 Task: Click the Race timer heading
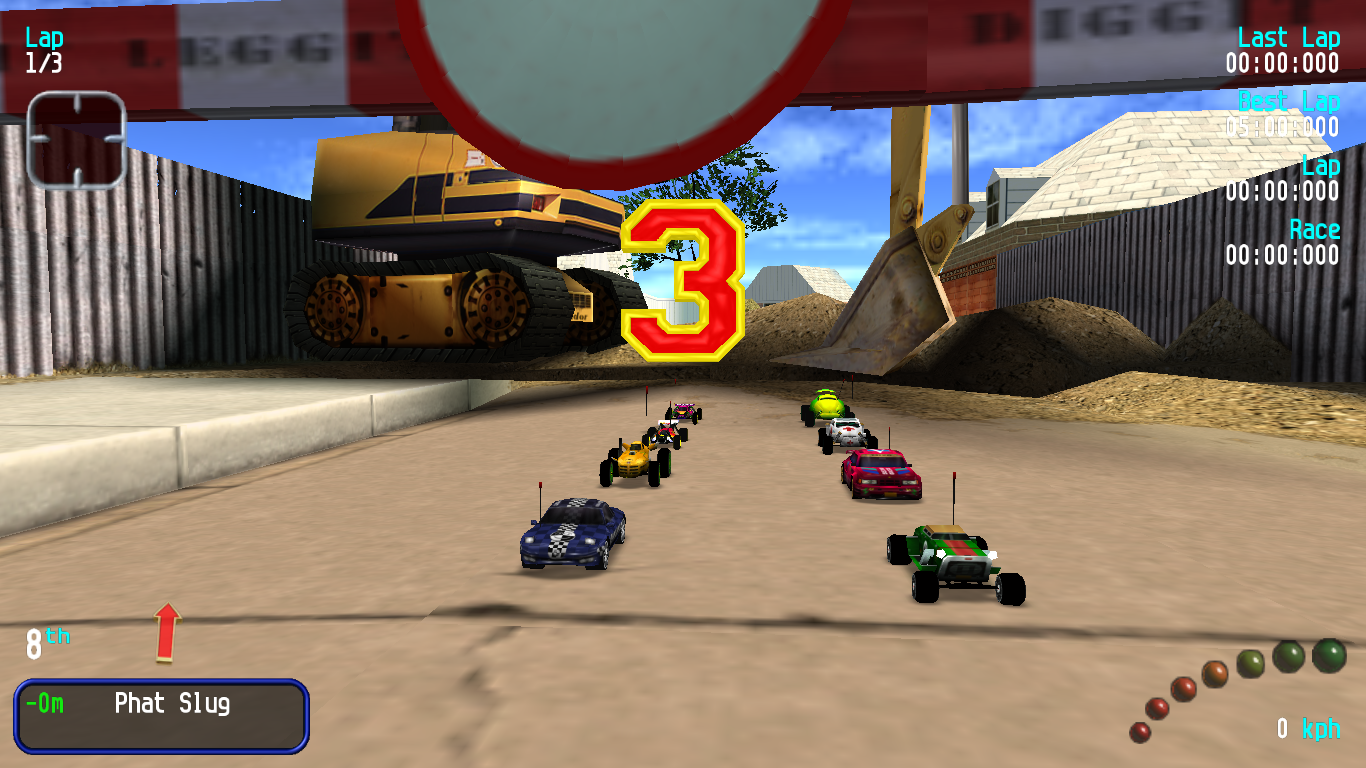(x=1318, y=229)
